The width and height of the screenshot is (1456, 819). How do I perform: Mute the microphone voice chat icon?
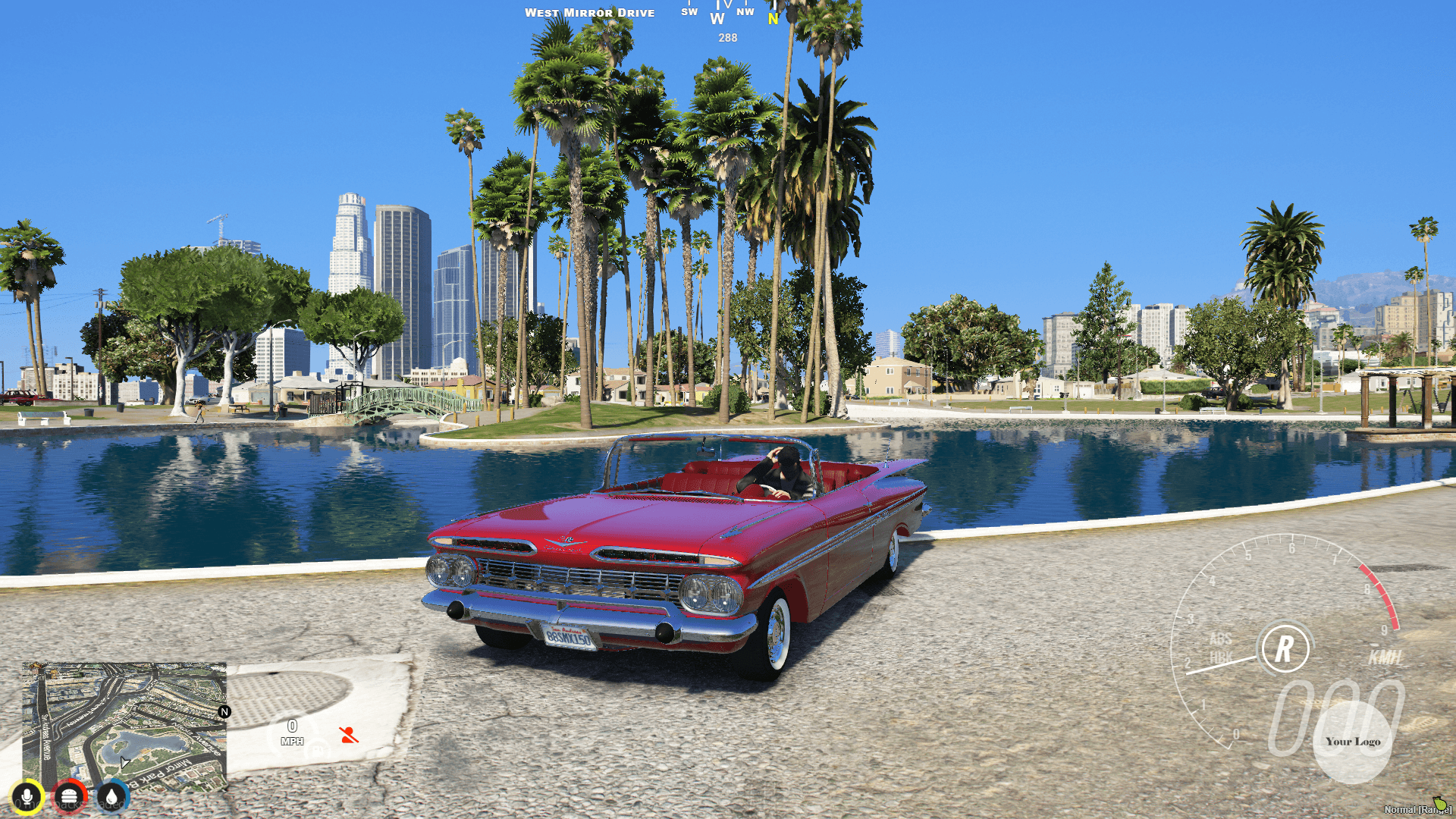tap(27, 797)
